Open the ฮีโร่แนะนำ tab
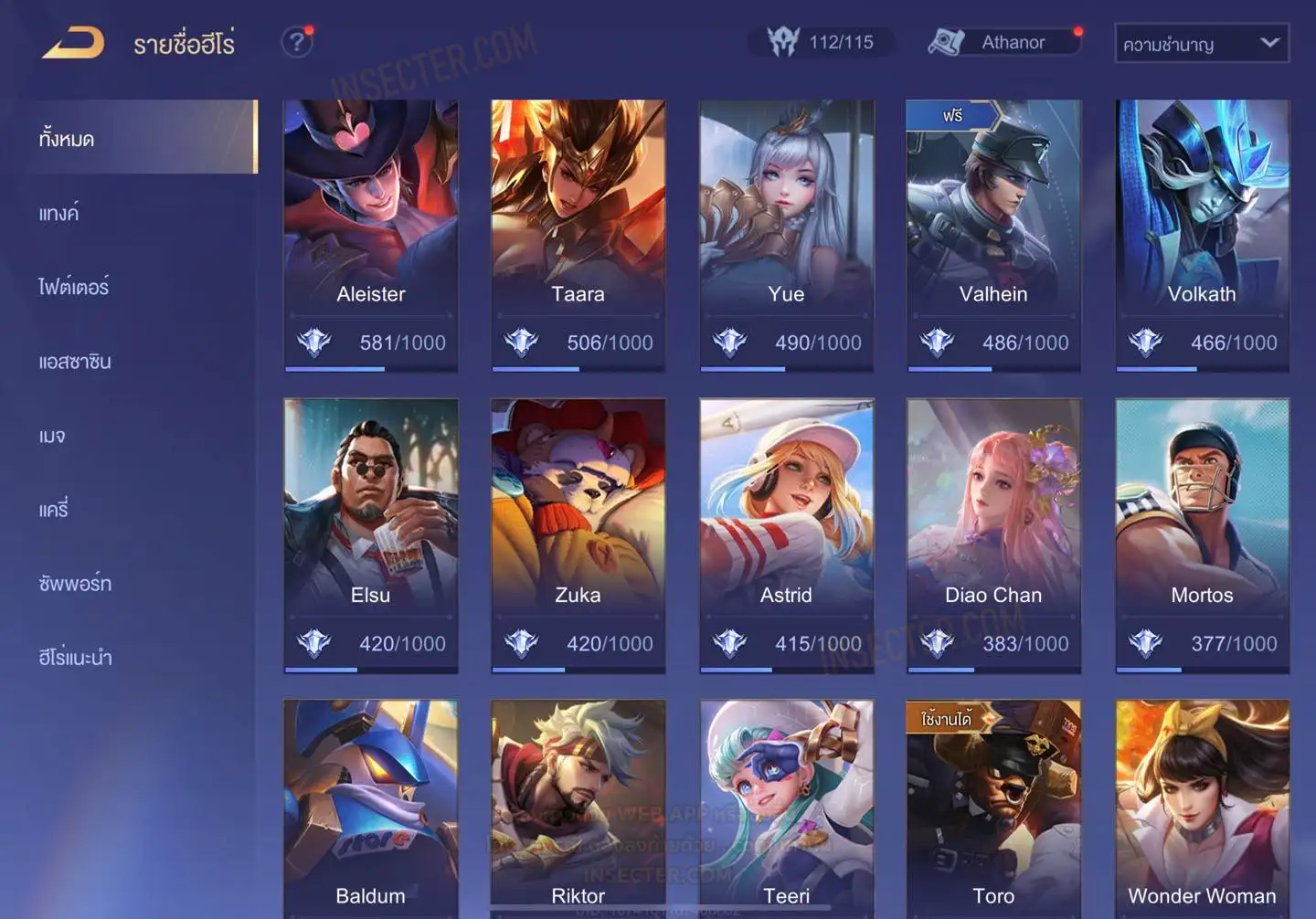The height and width of the screenshot is (919, 1316). click(x=75, y=658)
